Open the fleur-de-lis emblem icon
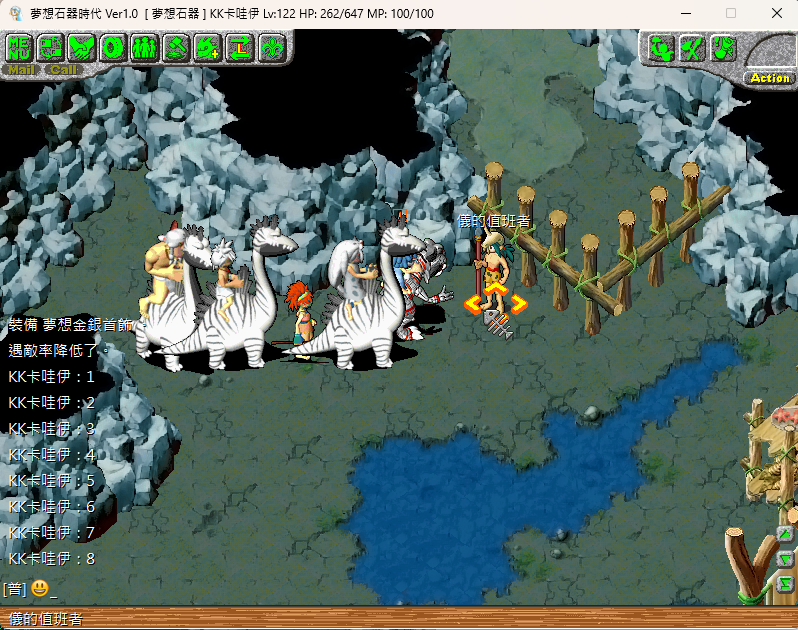 click(x=272, y=47)
